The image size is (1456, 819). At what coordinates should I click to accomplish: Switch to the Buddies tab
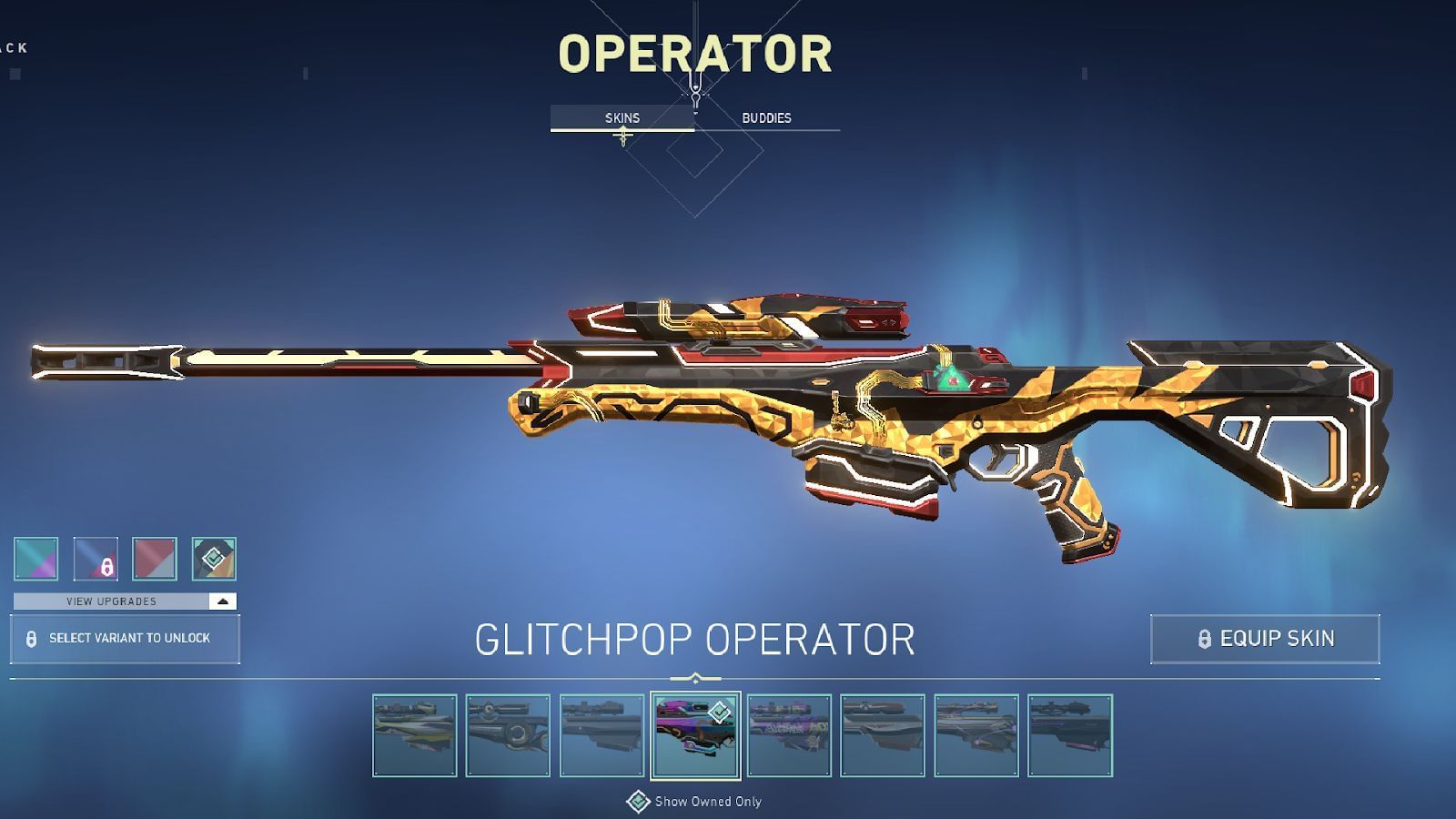pyautogui.click(x=765, y=116)
